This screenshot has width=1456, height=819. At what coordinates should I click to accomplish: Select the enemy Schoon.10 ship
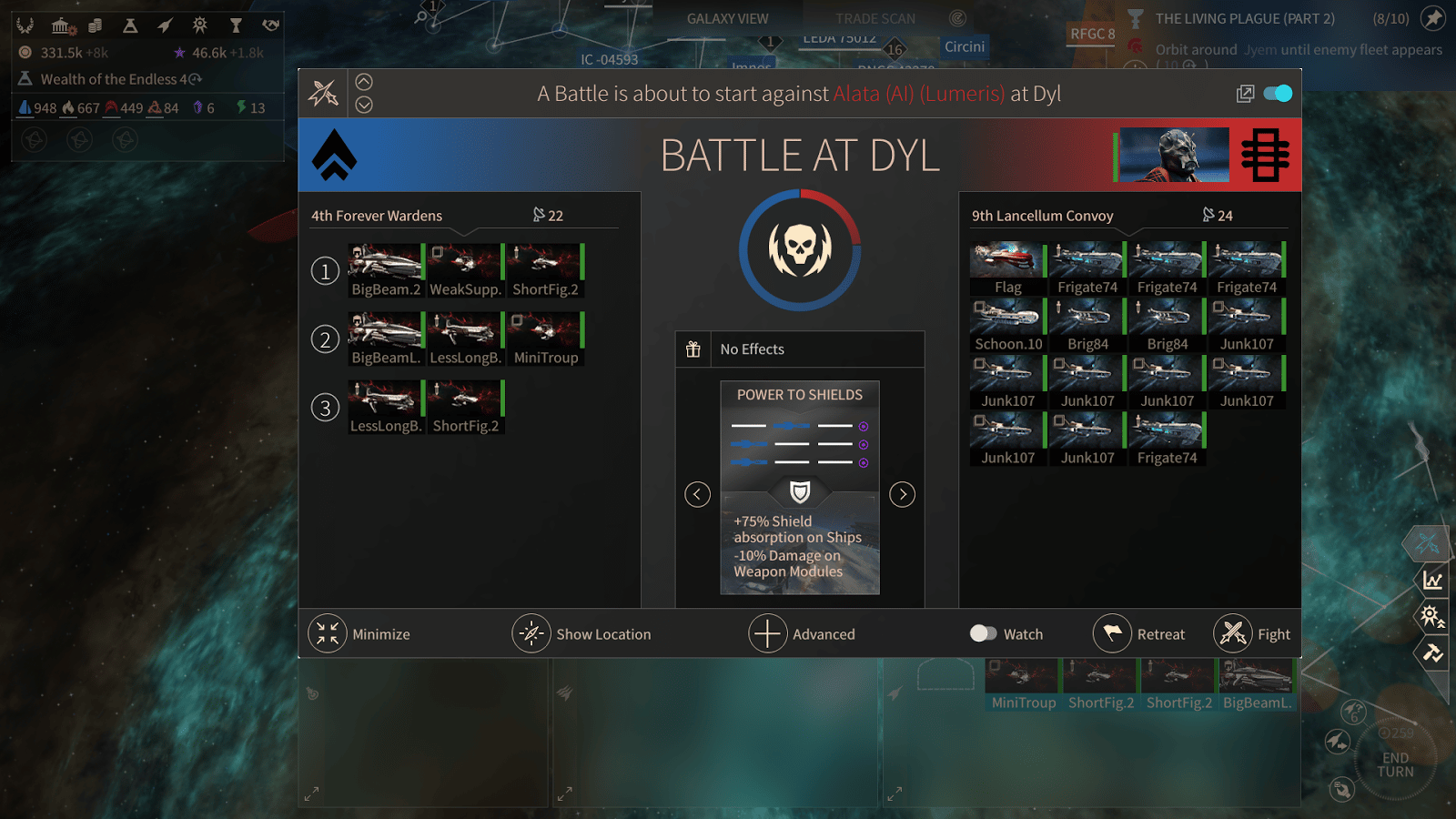1007,326
